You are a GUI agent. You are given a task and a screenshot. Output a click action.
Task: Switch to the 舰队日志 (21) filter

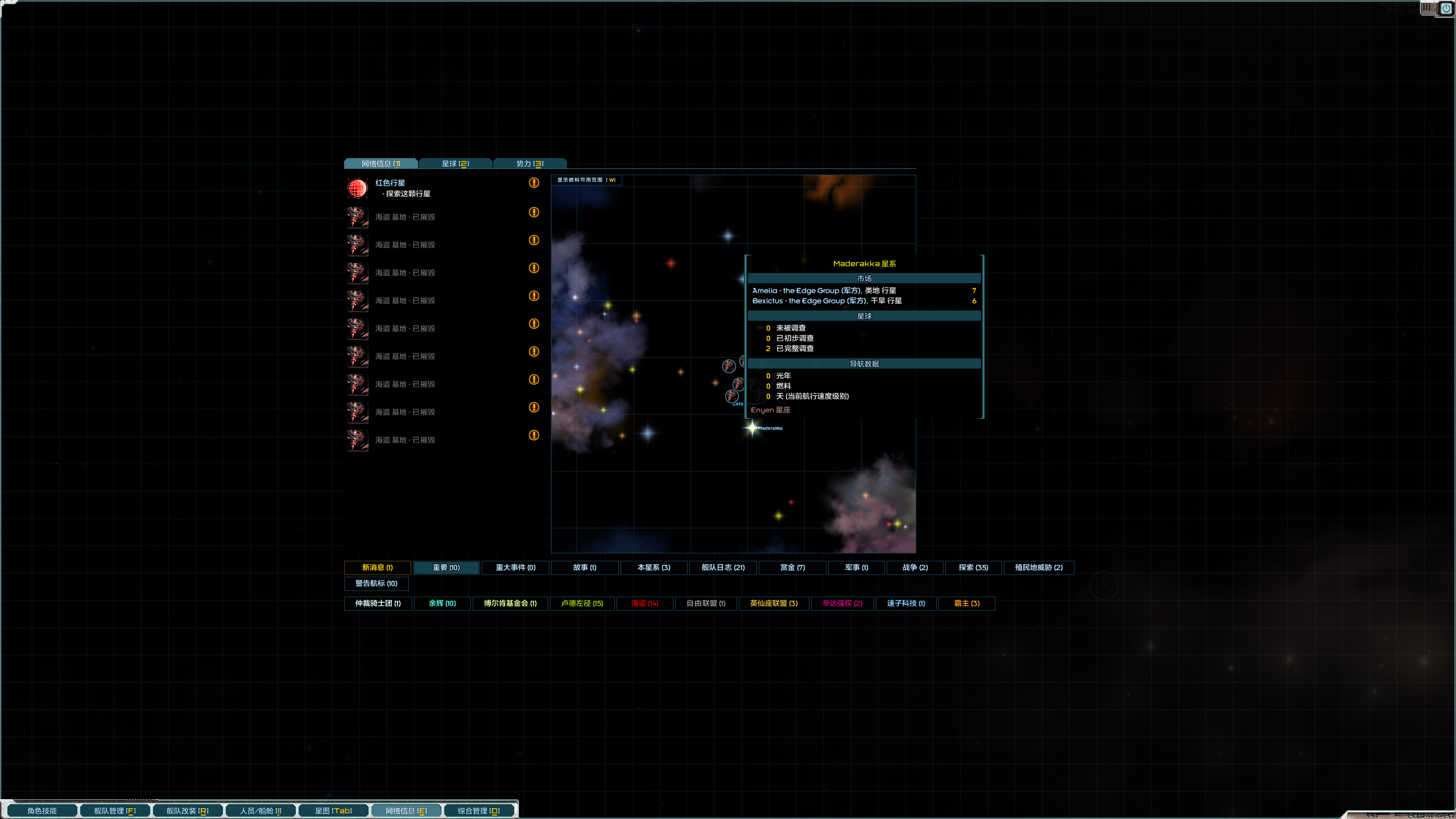(x=722, y=568)
